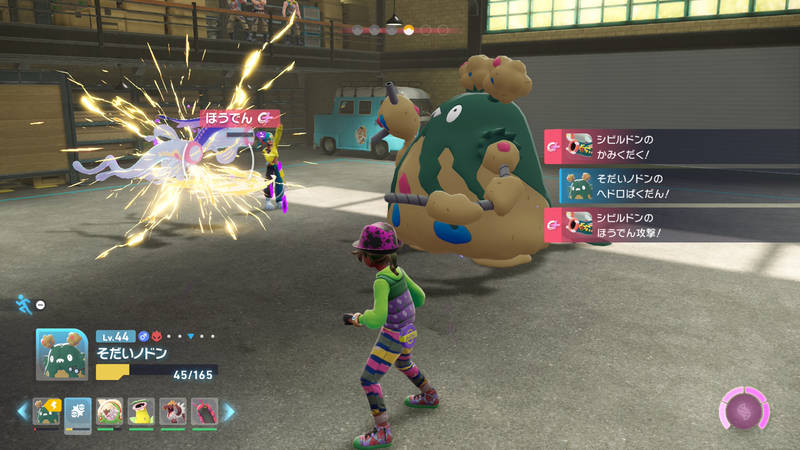The height and width of the screenshot is (450, 800).
Task: Switch to the yellow Victreebel party slot
Action: pos(140,411)
